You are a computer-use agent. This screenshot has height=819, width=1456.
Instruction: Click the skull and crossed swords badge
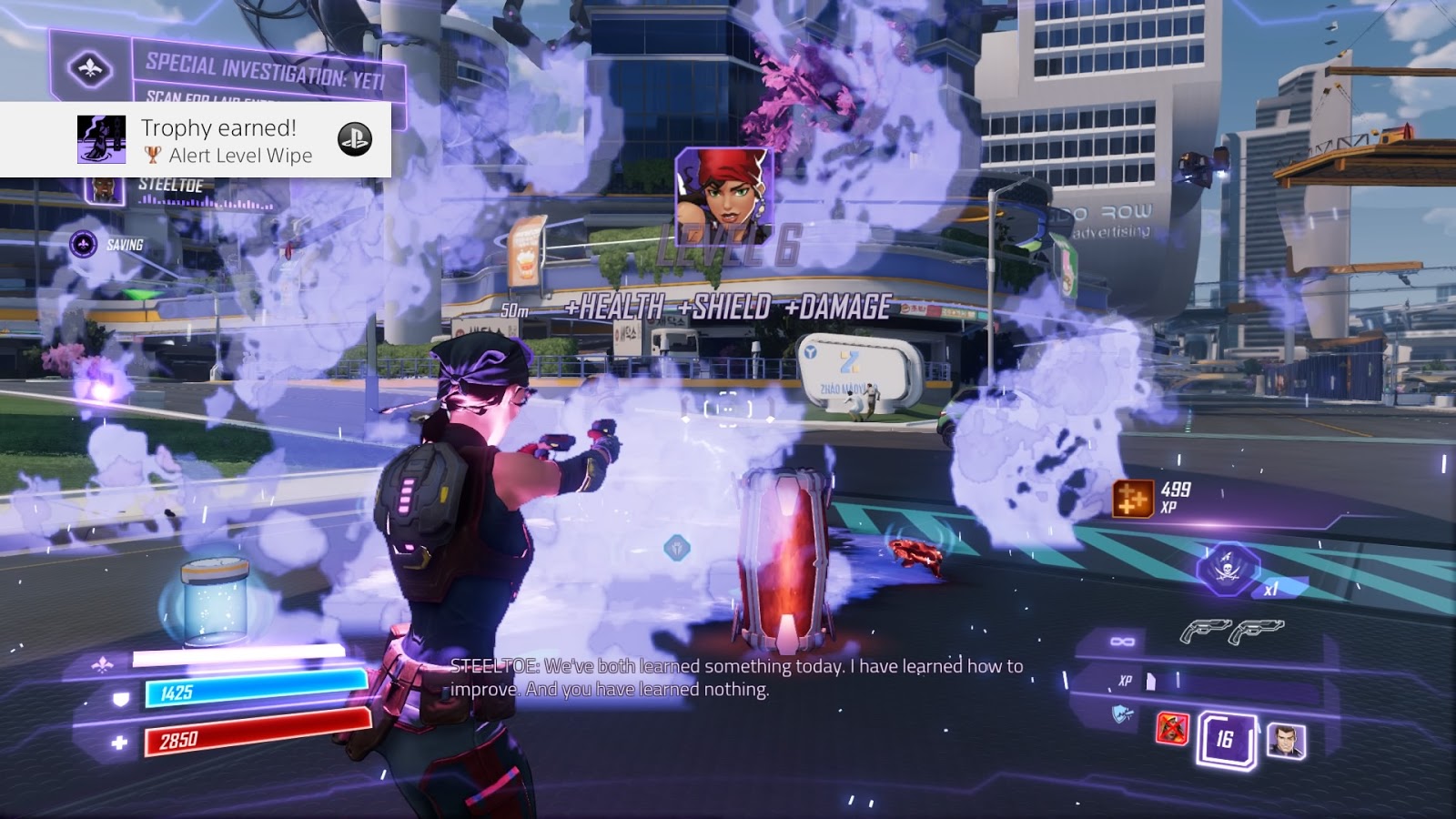click(1228, 569)
